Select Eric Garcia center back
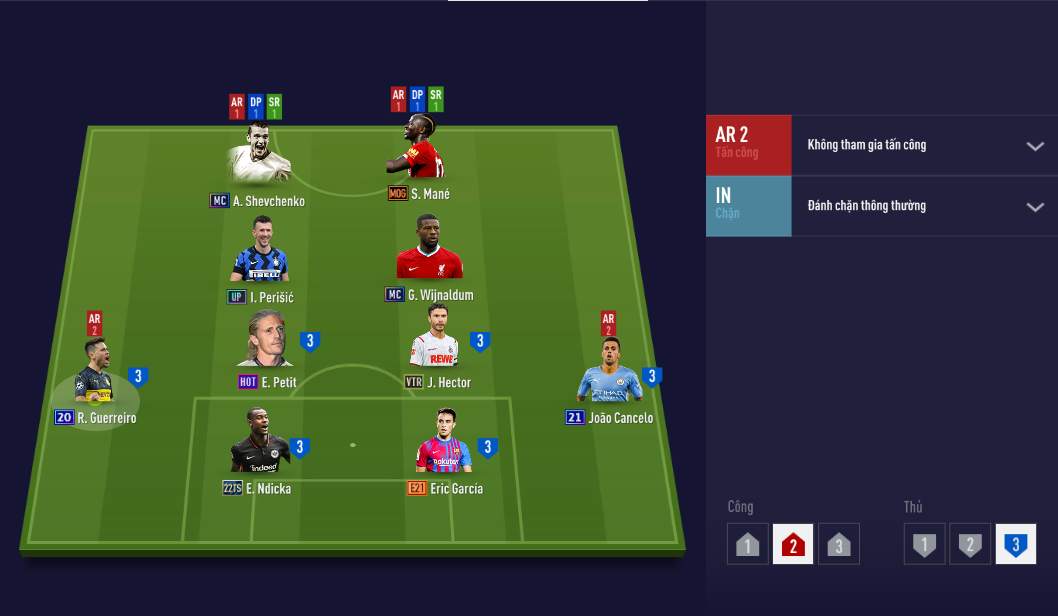 pos(443,443)
